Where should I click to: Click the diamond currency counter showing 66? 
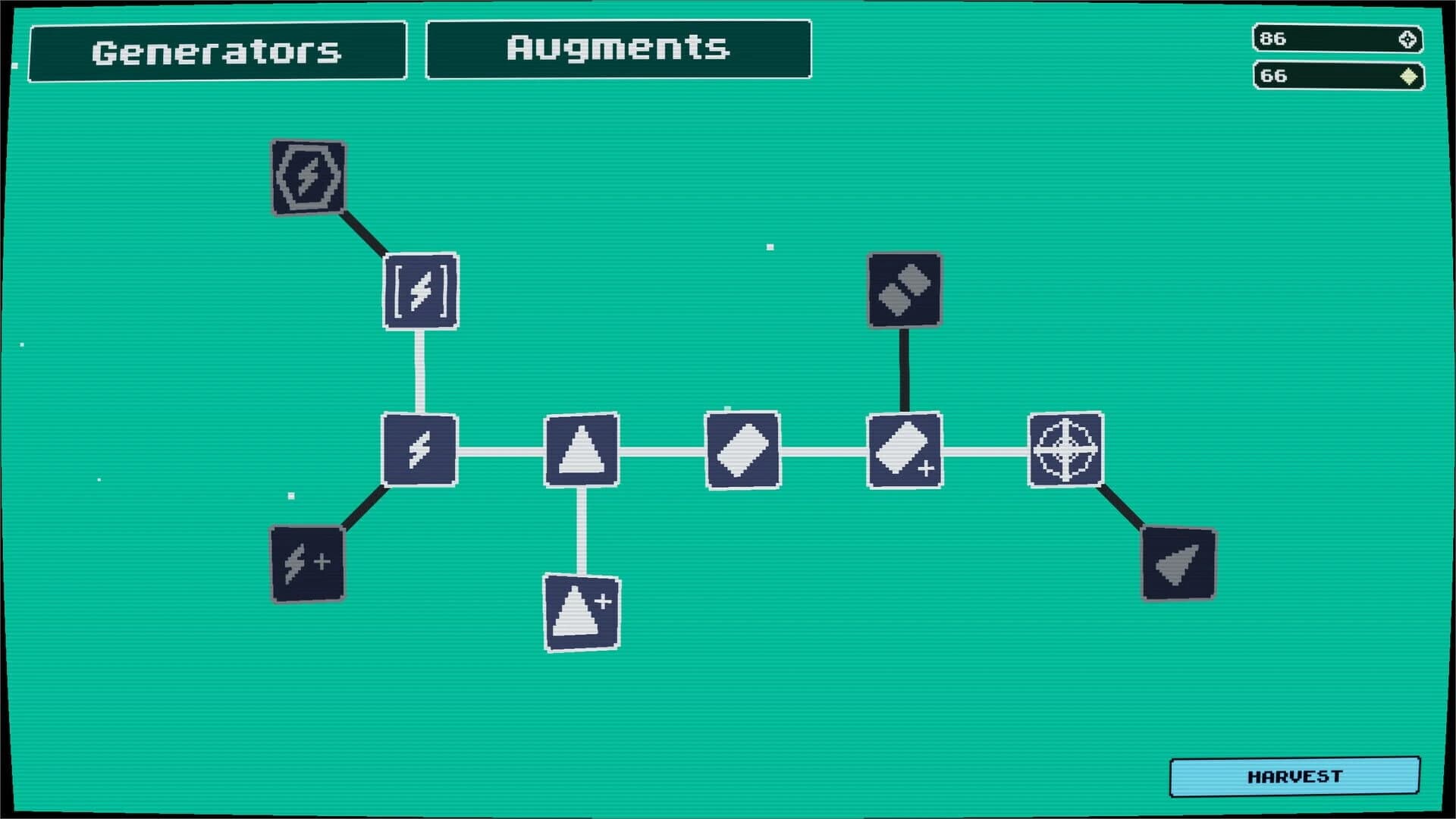[1337, 76]
